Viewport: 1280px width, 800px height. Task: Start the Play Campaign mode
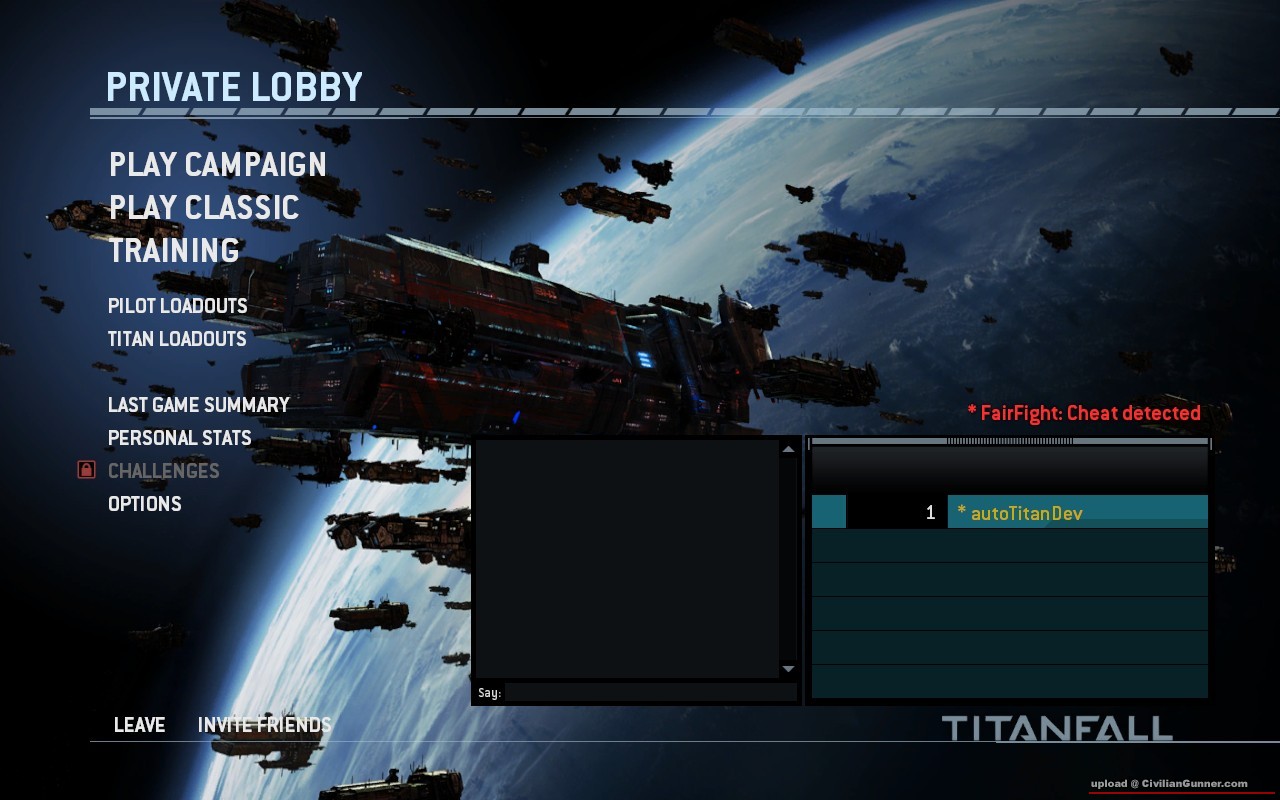point(218,165)
